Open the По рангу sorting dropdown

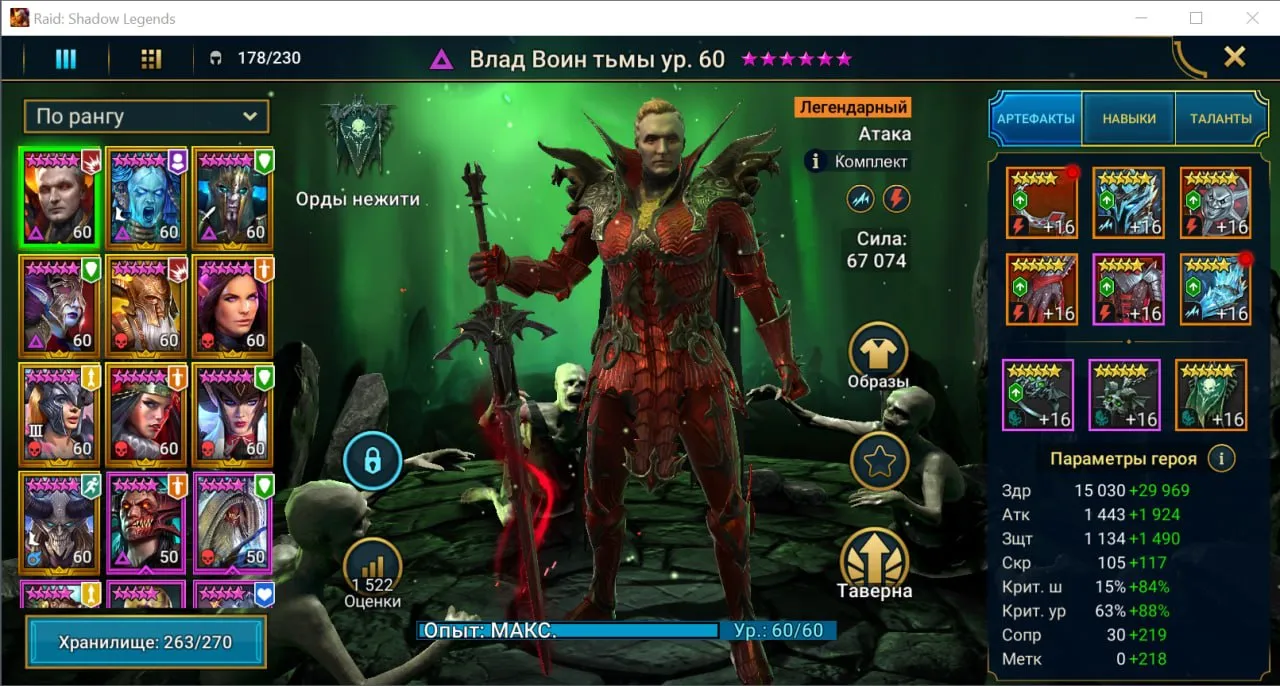pyautogui.click(x=146, y=116)
